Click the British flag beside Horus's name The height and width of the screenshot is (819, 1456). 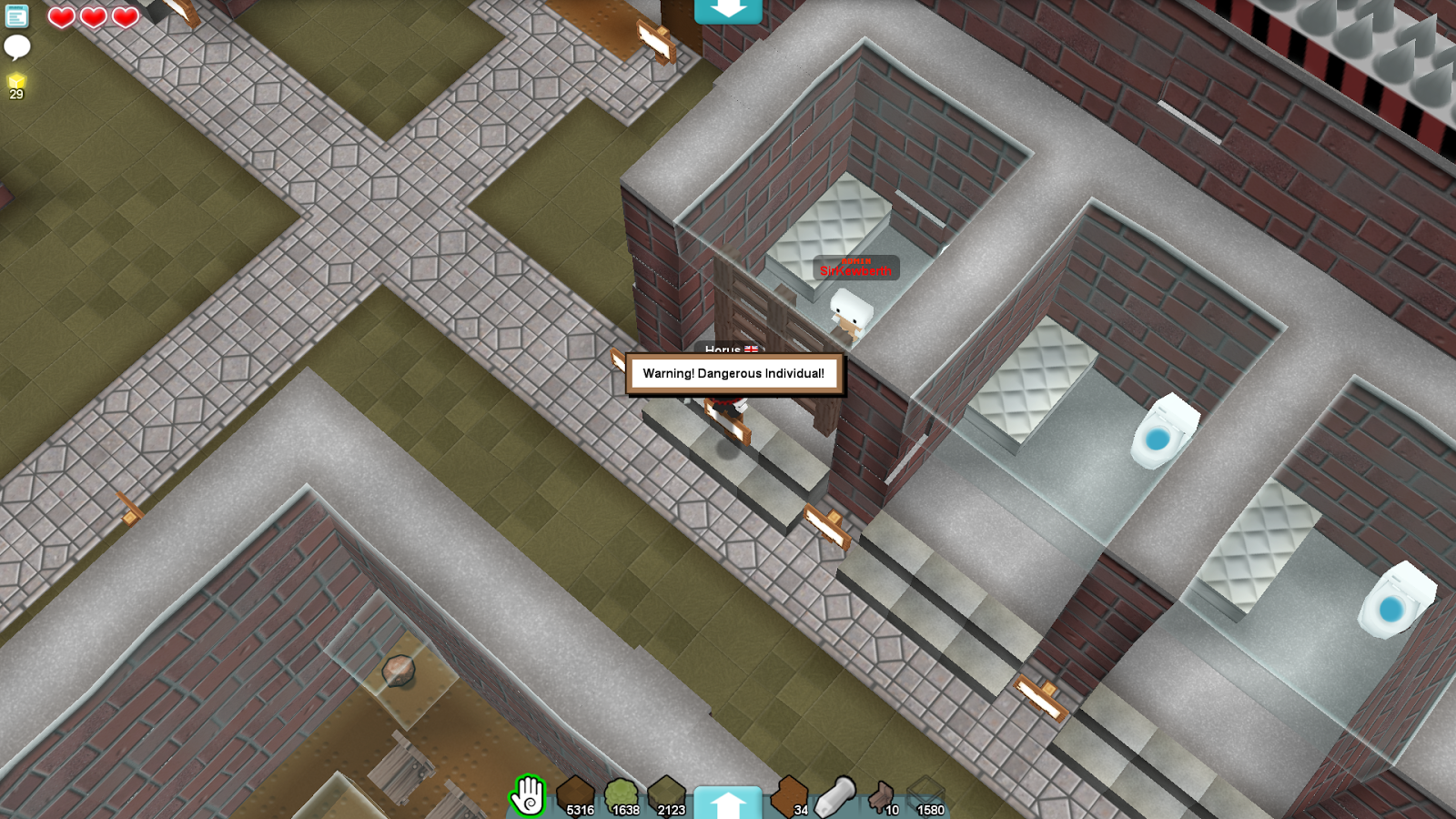tap(752, 349)
